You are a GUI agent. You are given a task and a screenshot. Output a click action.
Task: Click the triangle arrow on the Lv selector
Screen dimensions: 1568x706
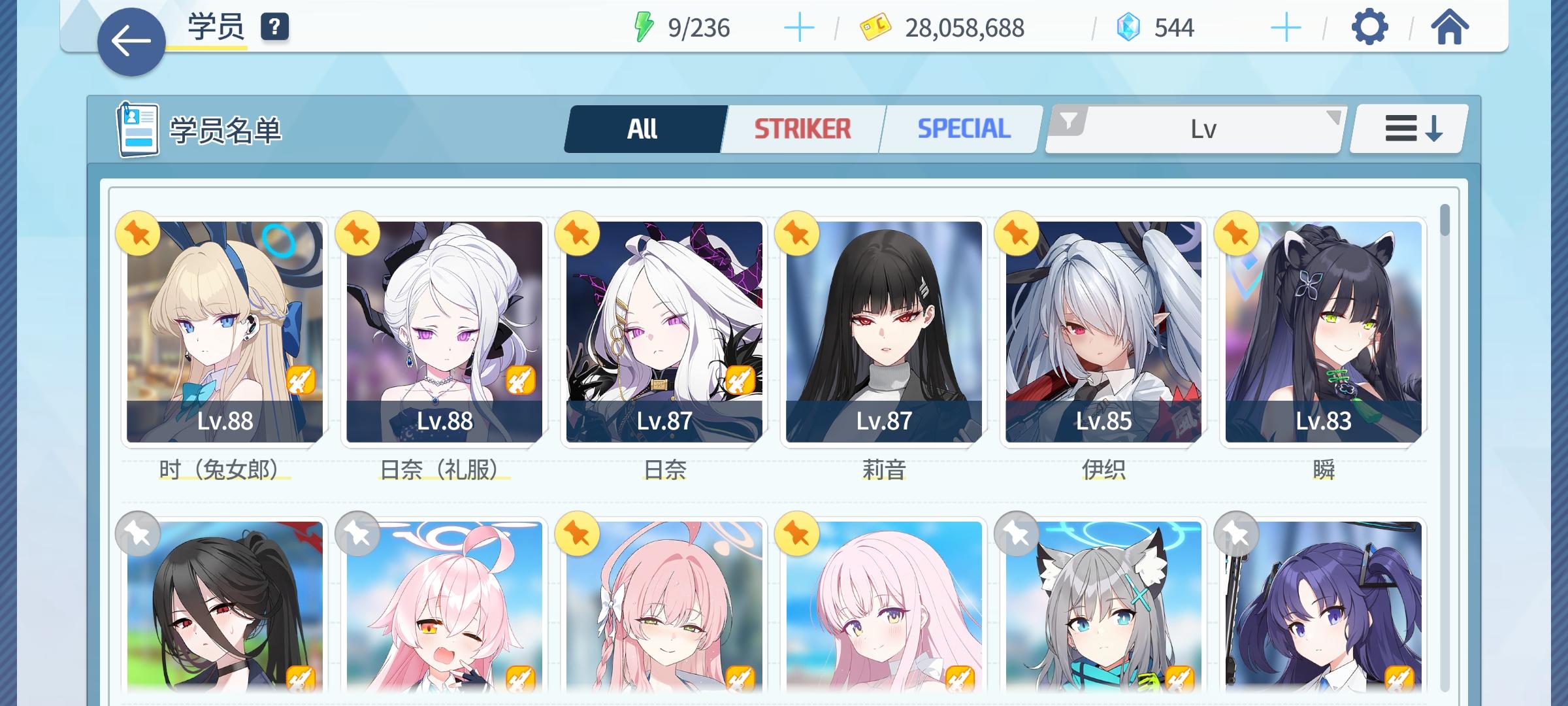1335,118
